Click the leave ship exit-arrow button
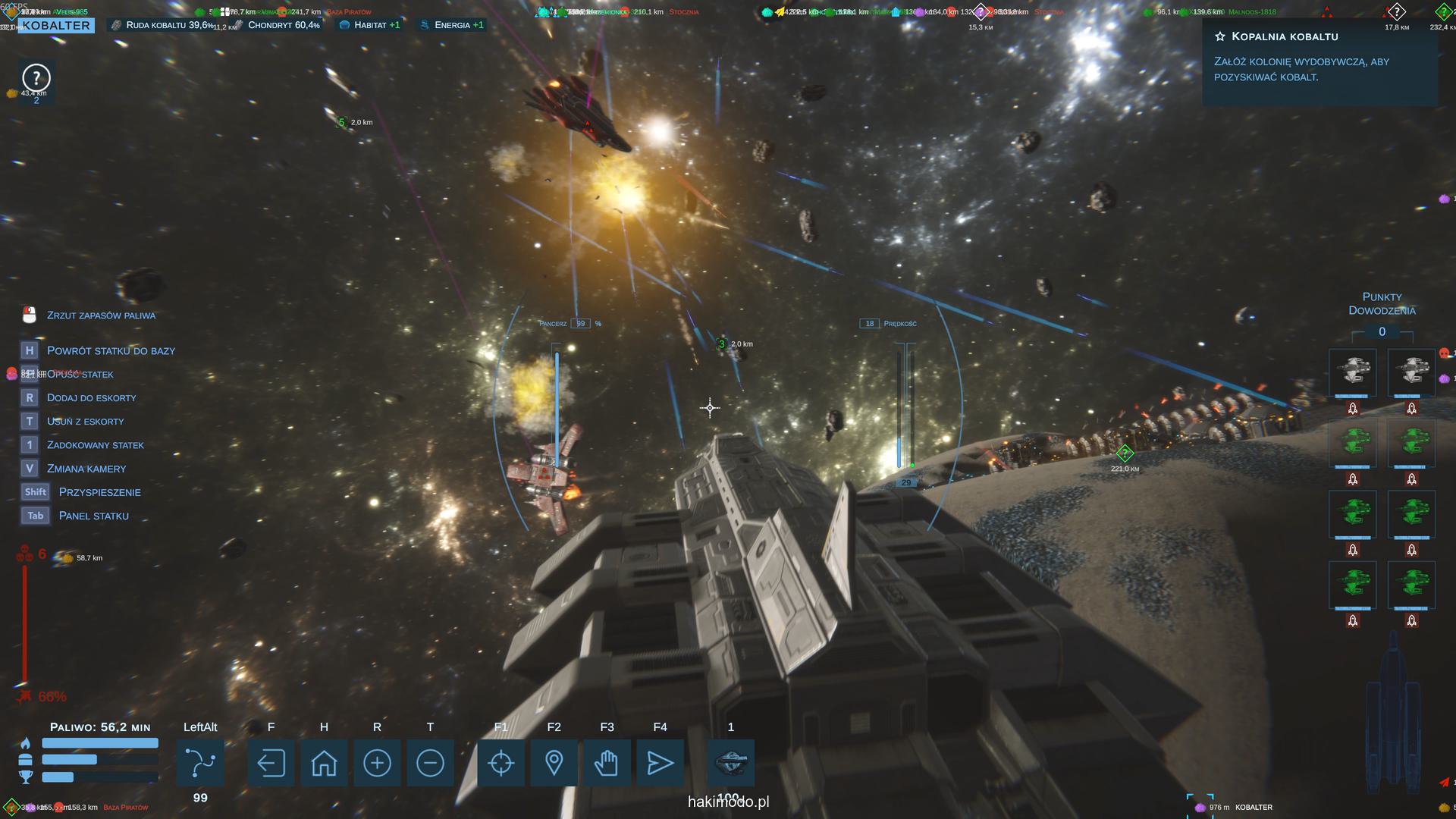The image size is (1456, 819). pos(271,763)
